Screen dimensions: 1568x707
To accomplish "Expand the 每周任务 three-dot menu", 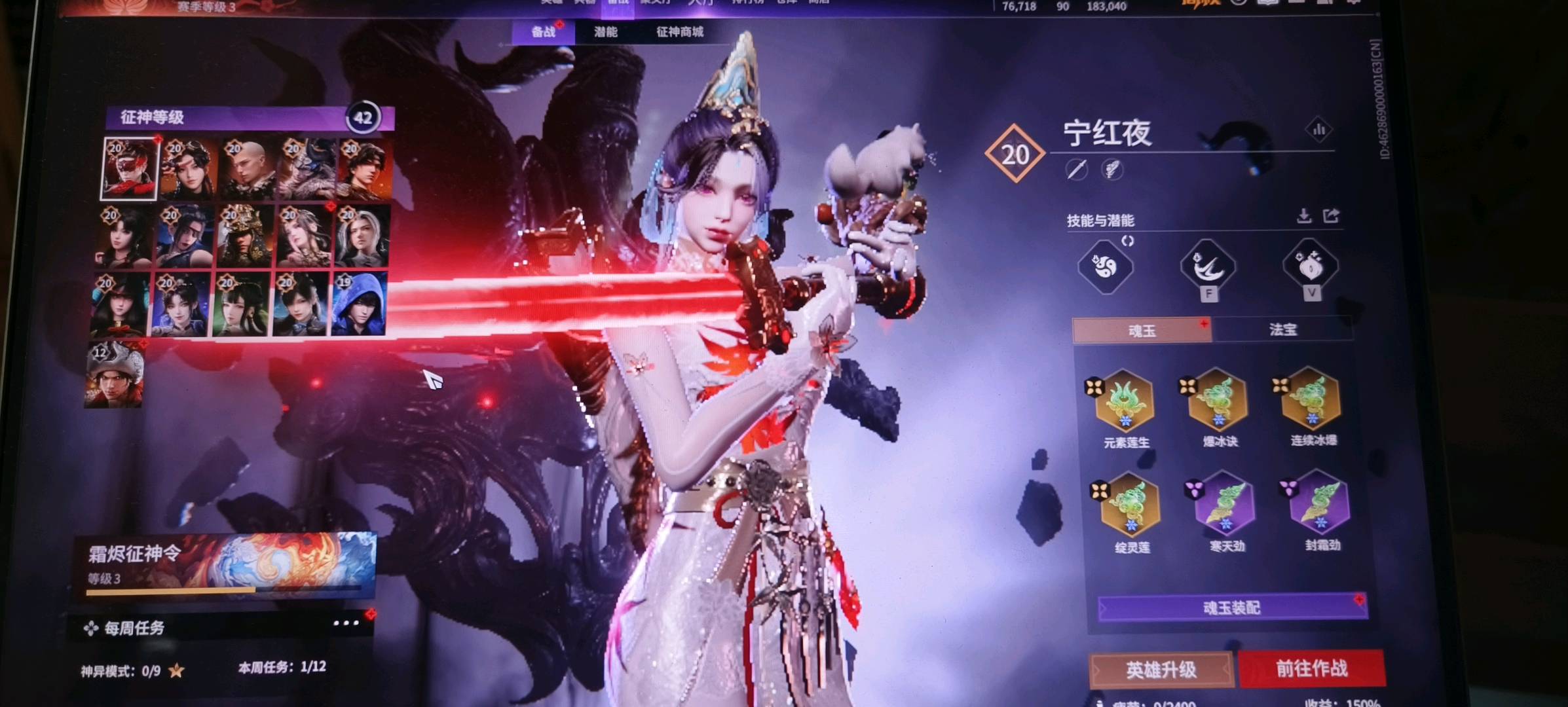I will (346, 623).
